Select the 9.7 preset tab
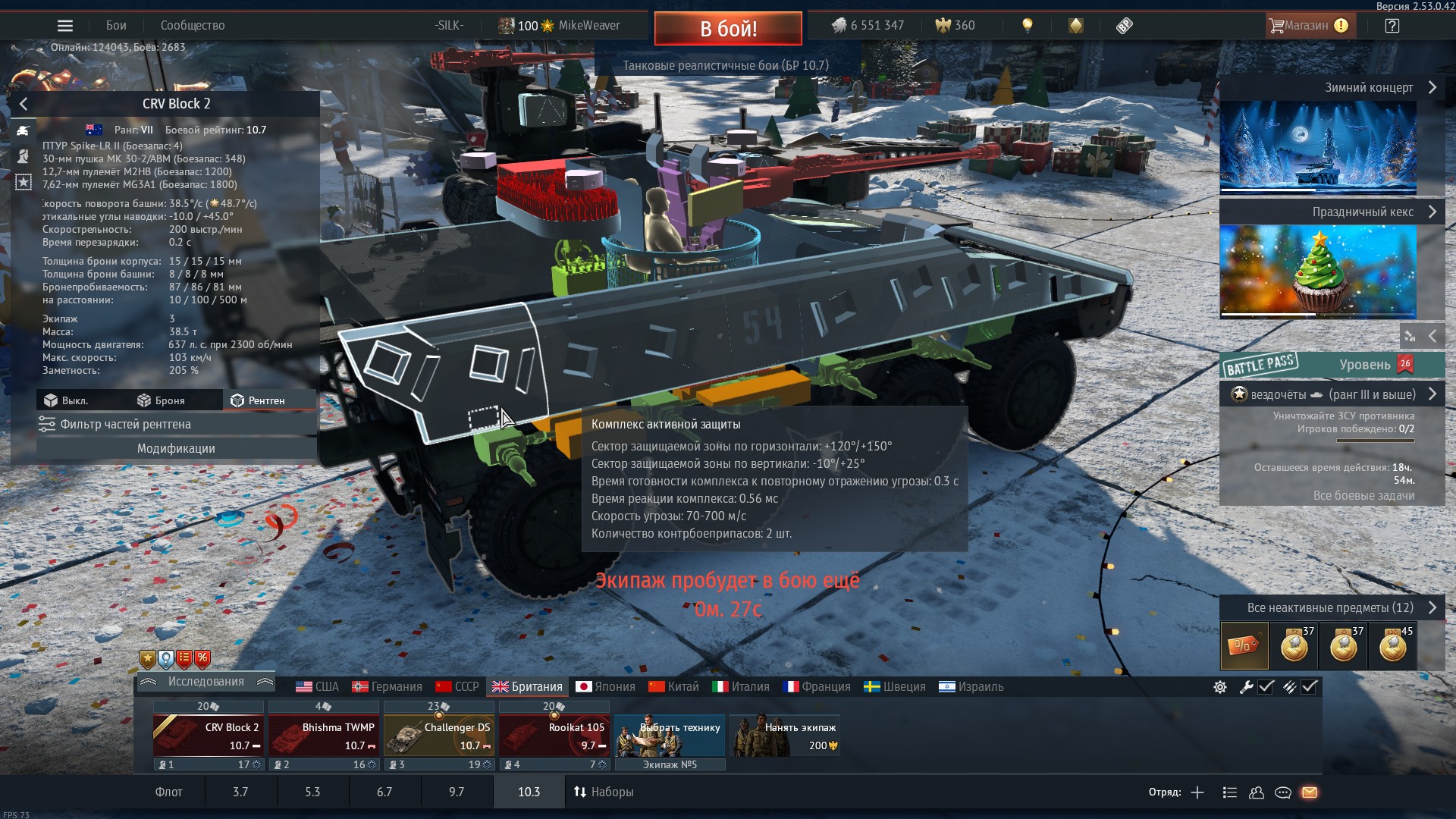This screenshot has height=819, width=1456. click(x=457, y=792)
